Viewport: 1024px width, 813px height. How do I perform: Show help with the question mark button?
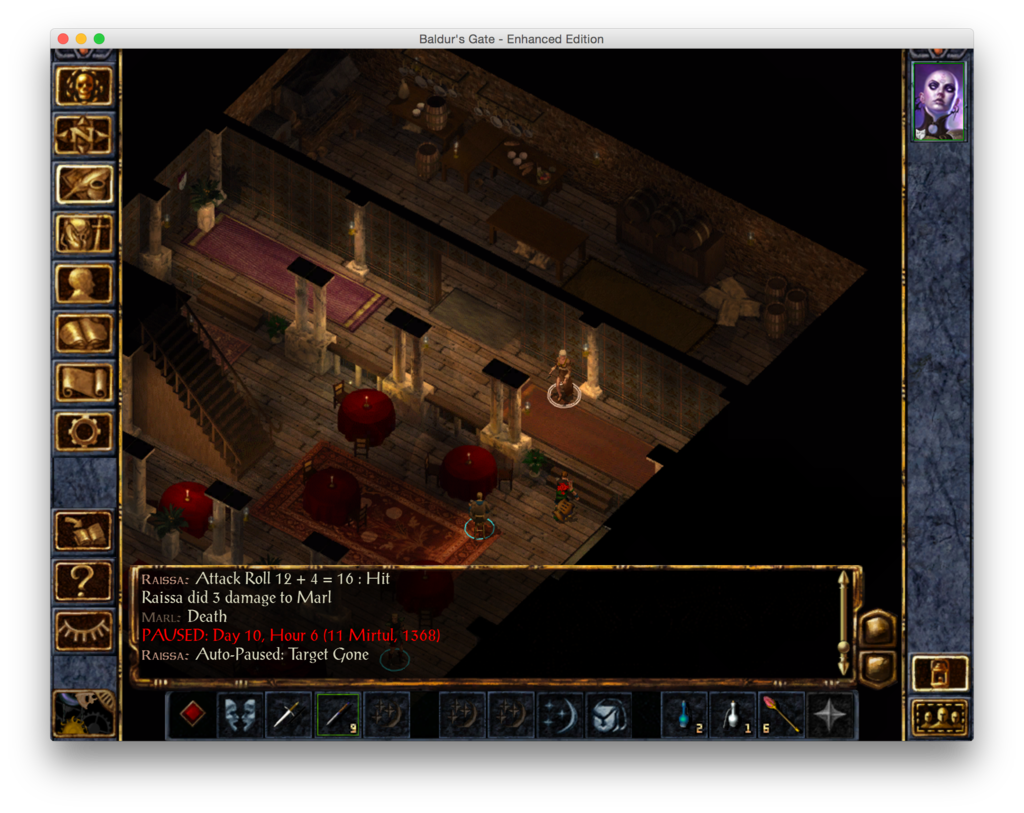click(84, 580)
